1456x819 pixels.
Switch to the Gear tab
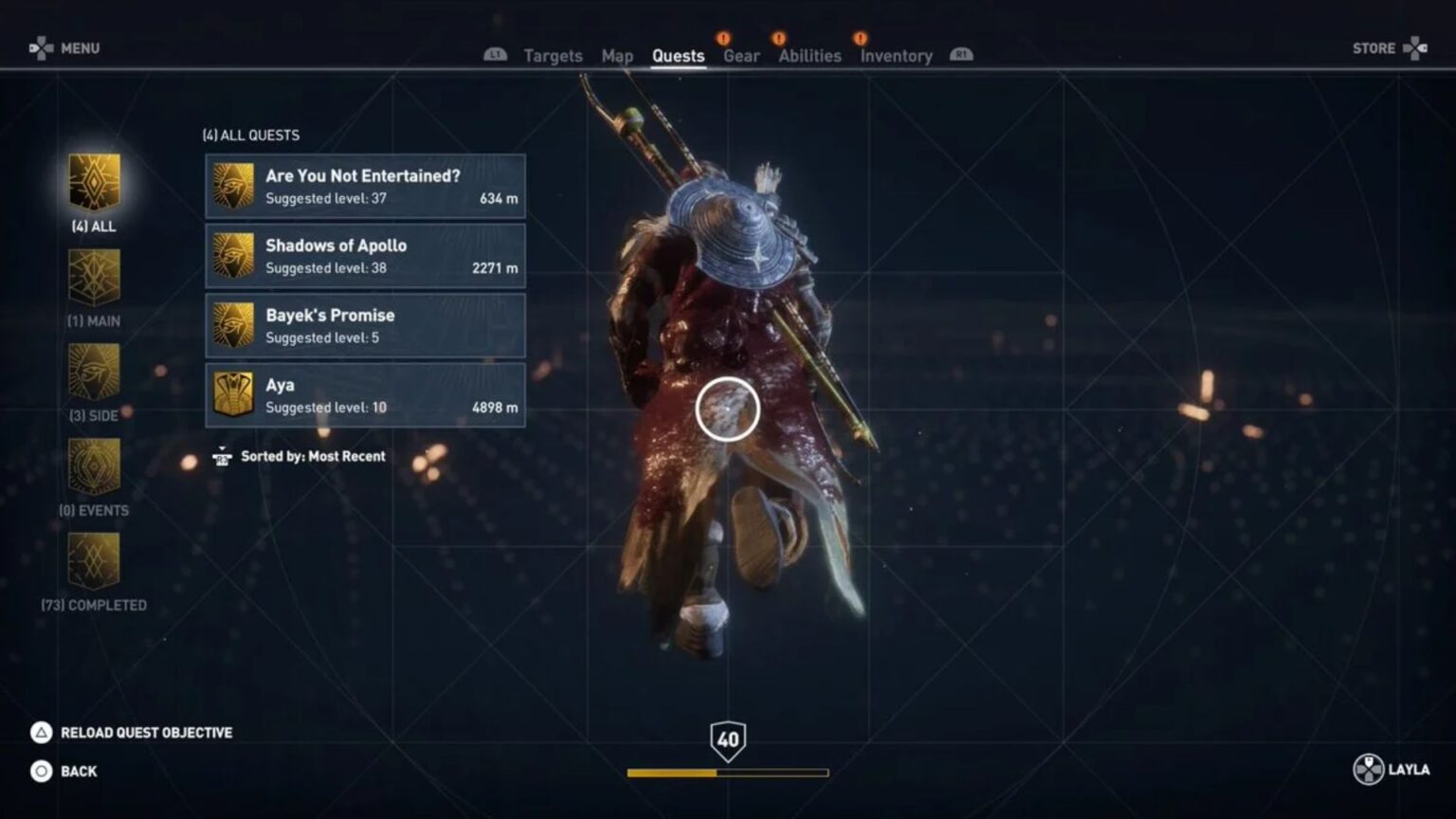pos(741,56)
